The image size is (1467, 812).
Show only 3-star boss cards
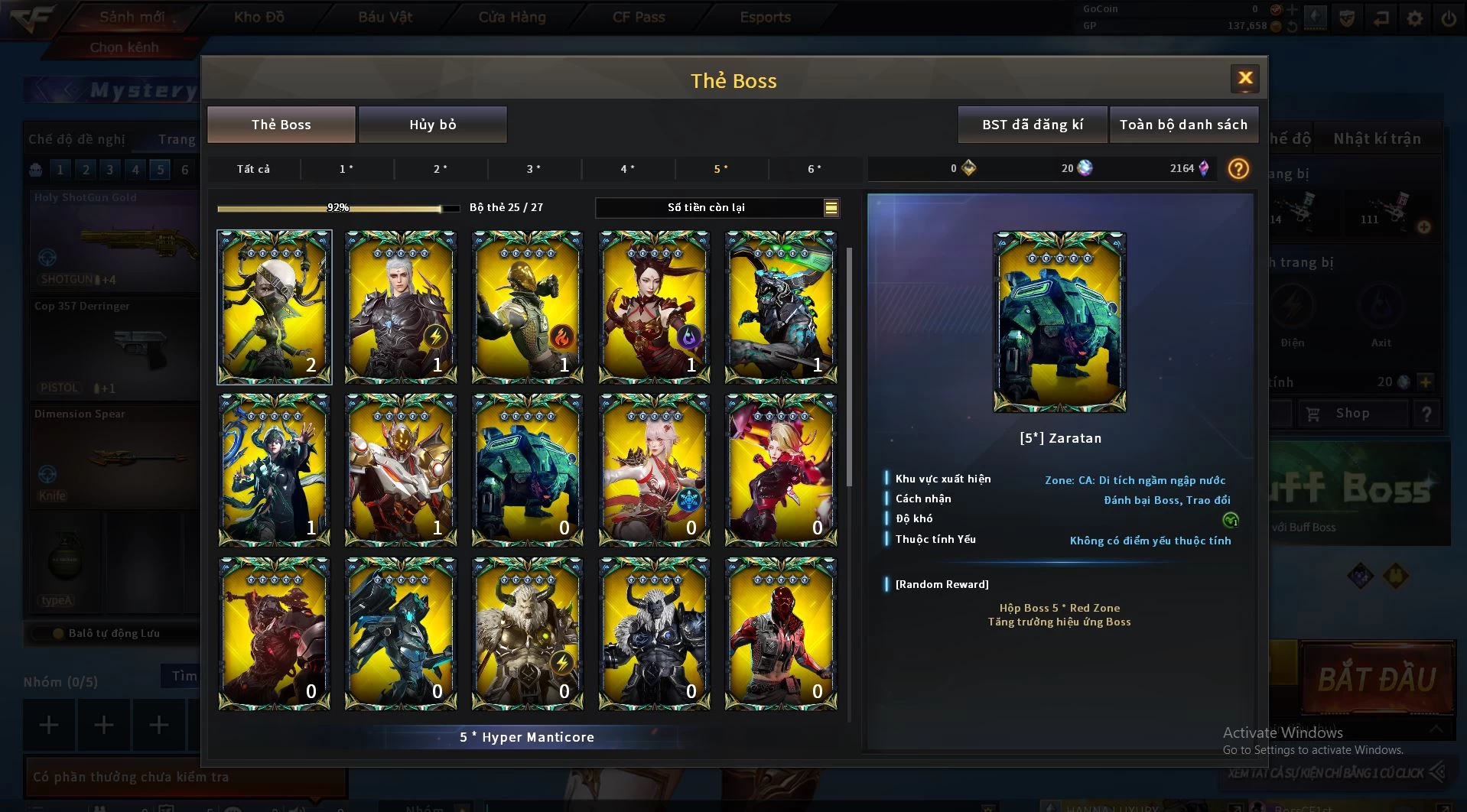tap(533, 169)
